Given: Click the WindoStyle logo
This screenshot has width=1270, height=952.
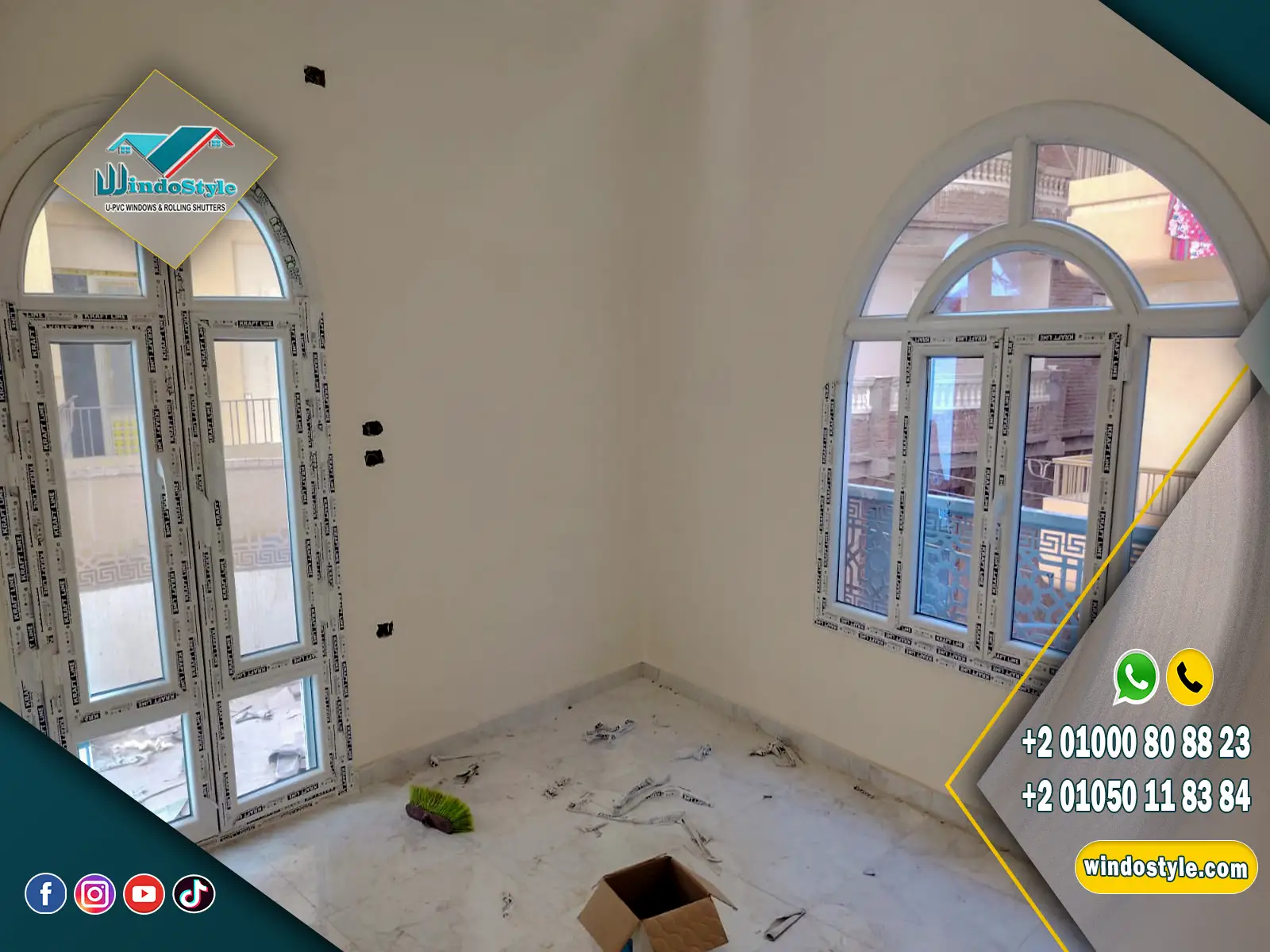Looking at the screenshot, I should click(165, 169).
